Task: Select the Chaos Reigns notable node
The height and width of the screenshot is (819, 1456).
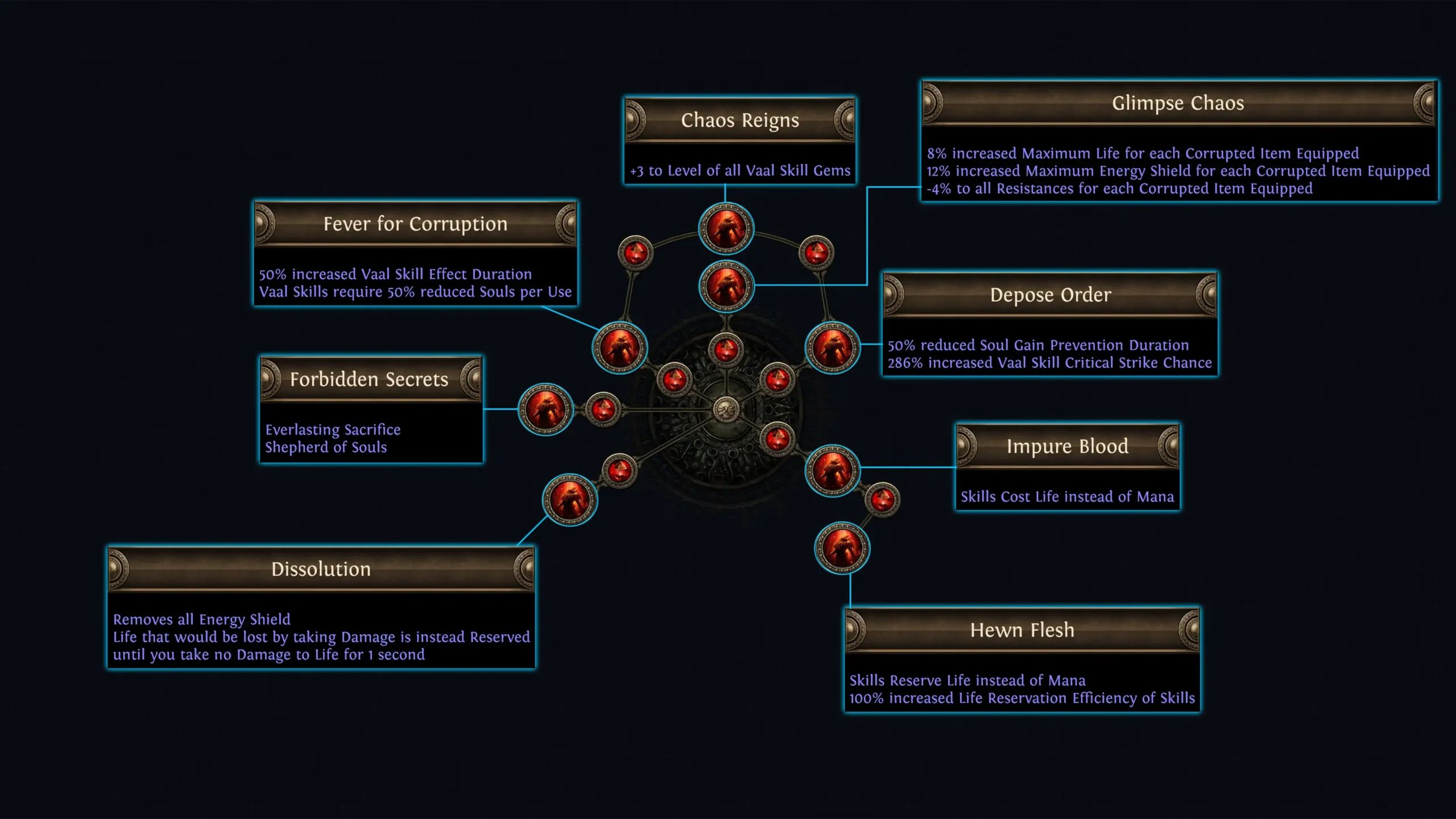Action: tap(726, 227)
